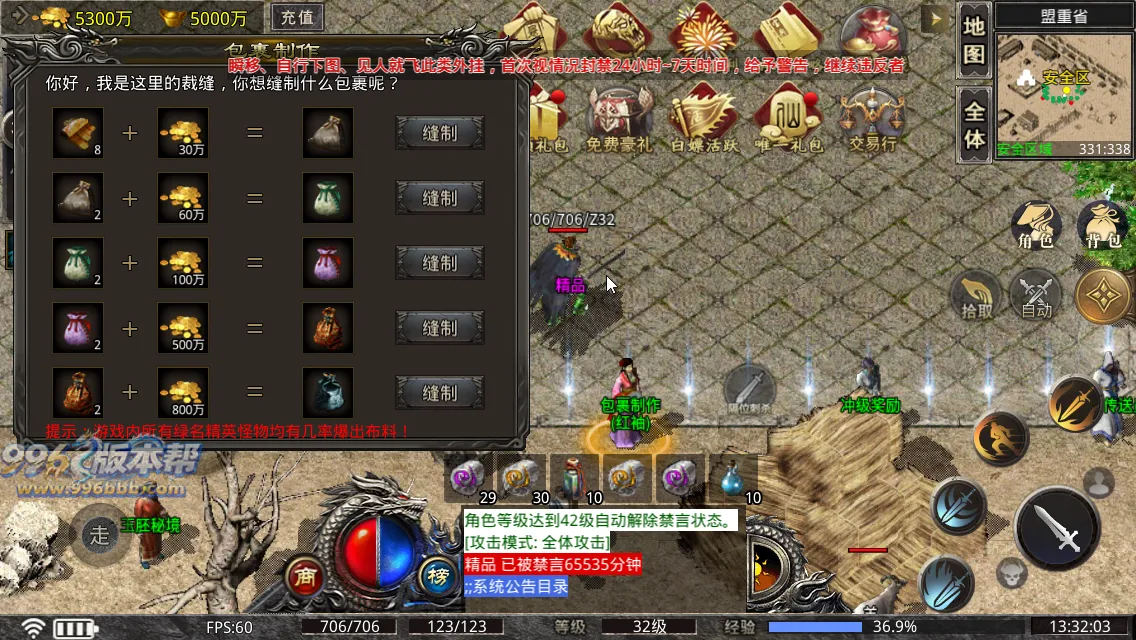The height and width of the screenshot is (640, 1136).
Task: Open the 地图 map button
Action: coord(974,41)
